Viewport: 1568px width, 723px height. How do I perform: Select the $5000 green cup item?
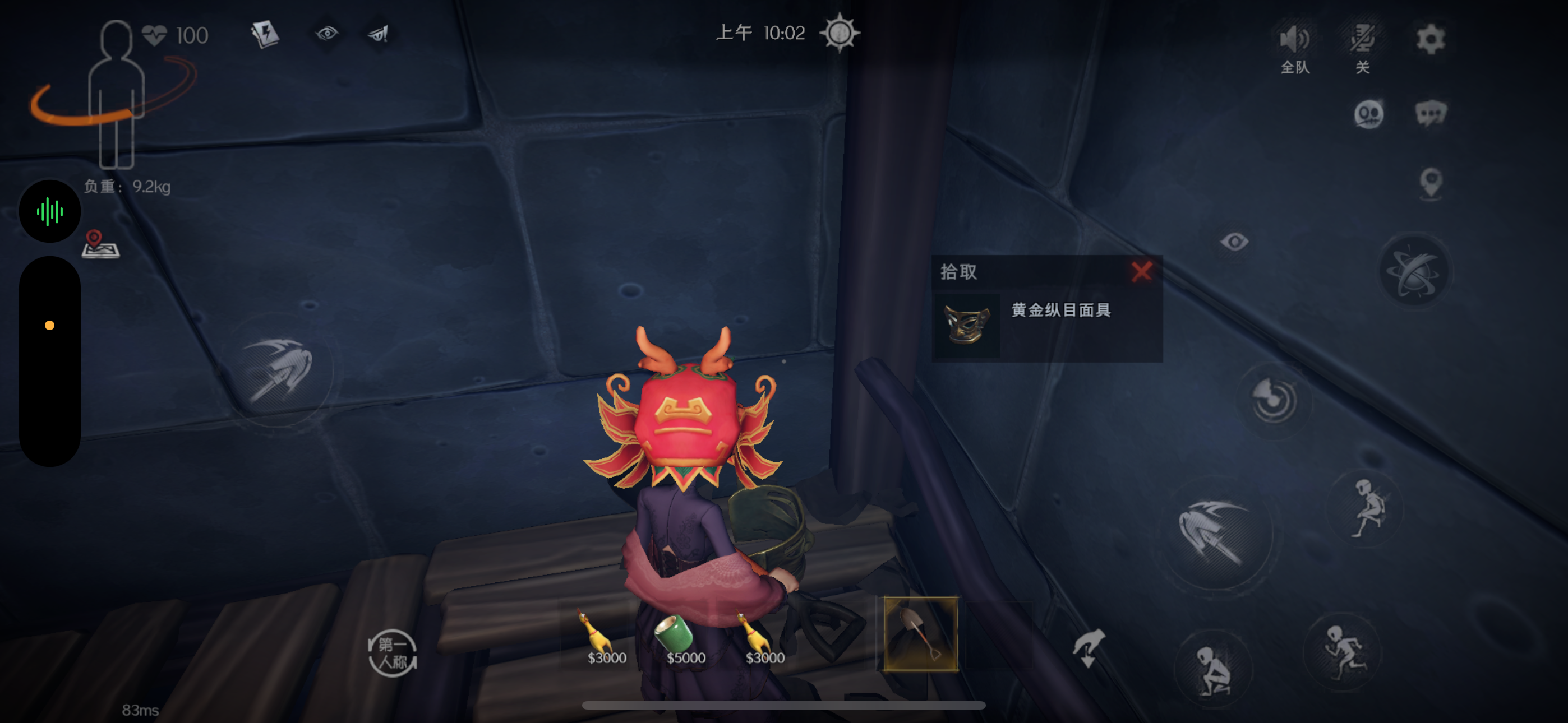point(675,632)
